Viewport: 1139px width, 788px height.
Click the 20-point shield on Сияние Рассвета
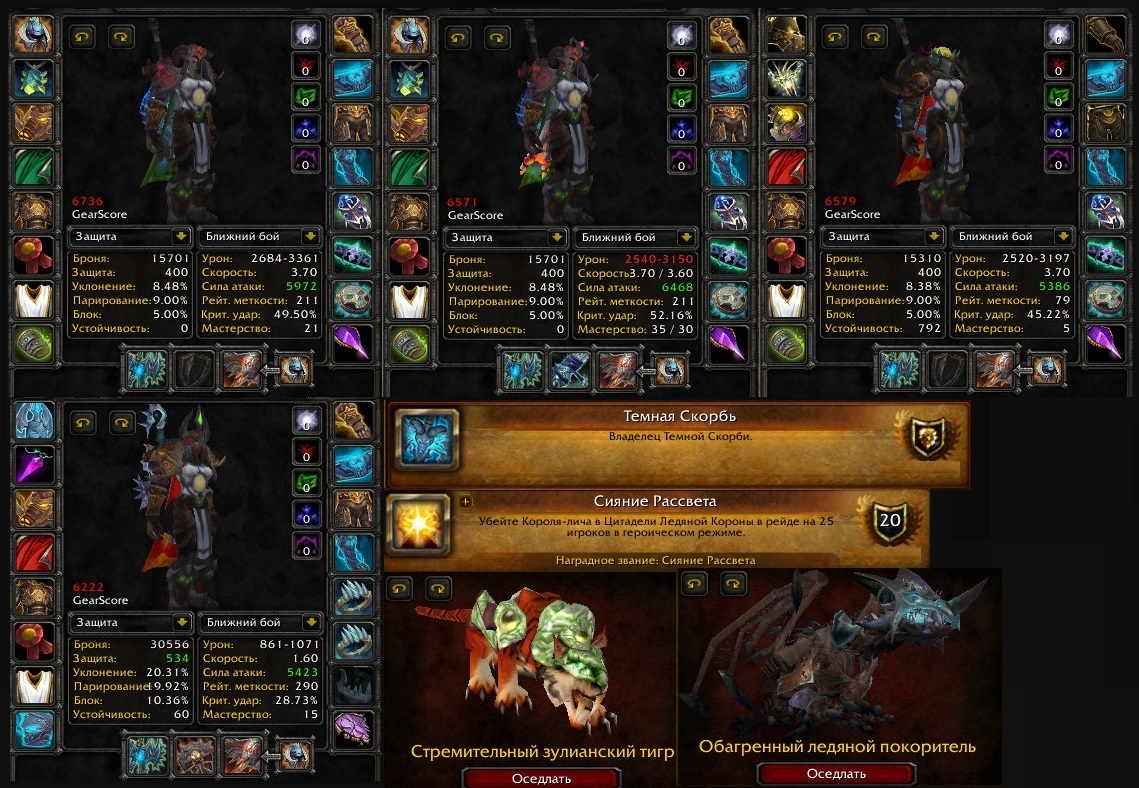click(x=889, y=520)
